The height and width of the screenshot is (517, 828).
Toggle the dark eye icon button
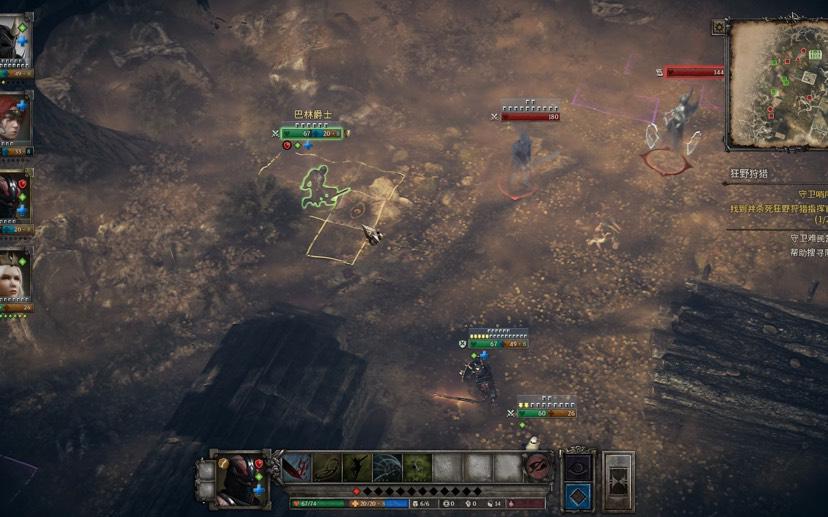[579, 467]
